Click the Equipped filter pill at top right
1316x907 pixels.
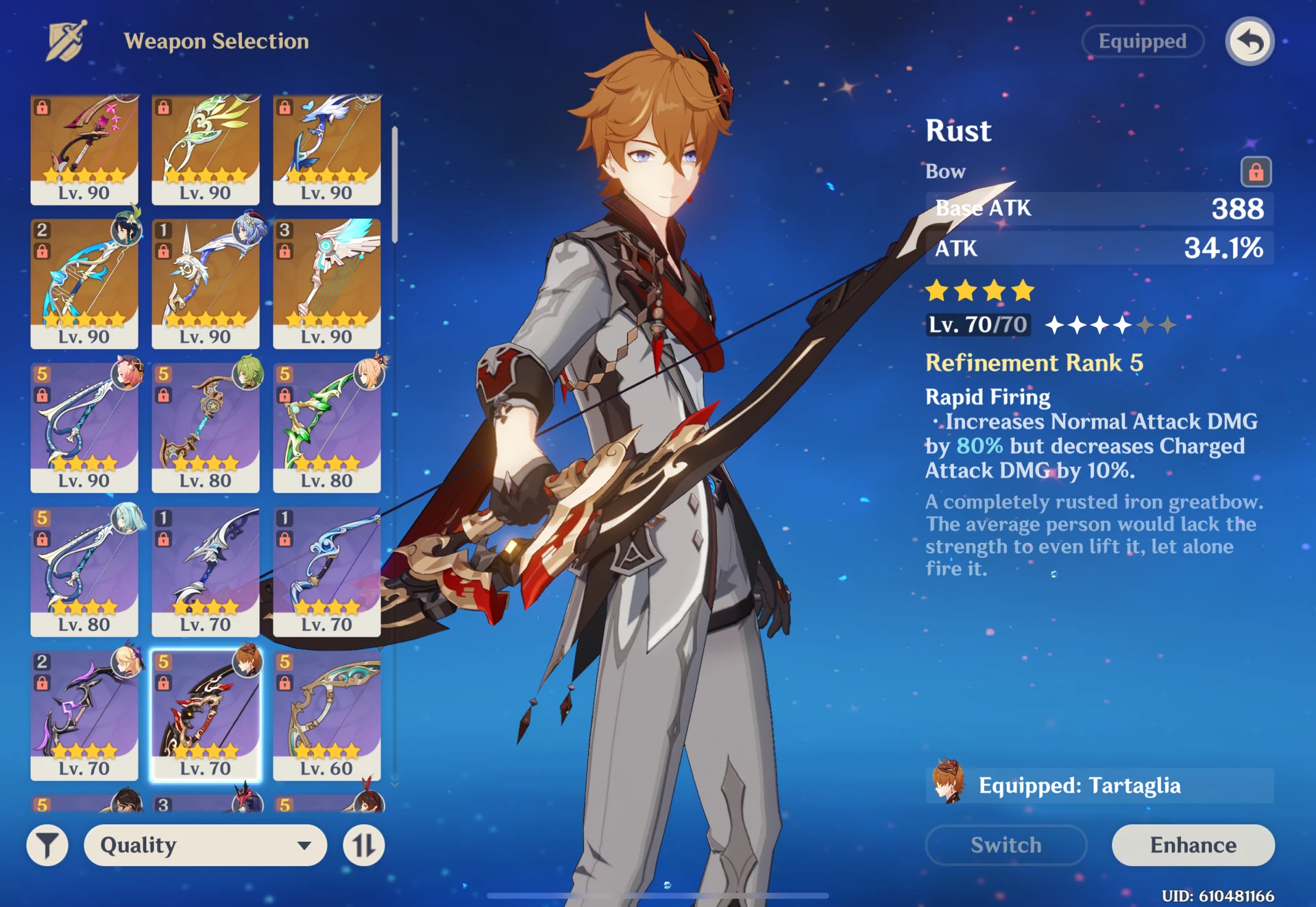[x=1142, y=41]
